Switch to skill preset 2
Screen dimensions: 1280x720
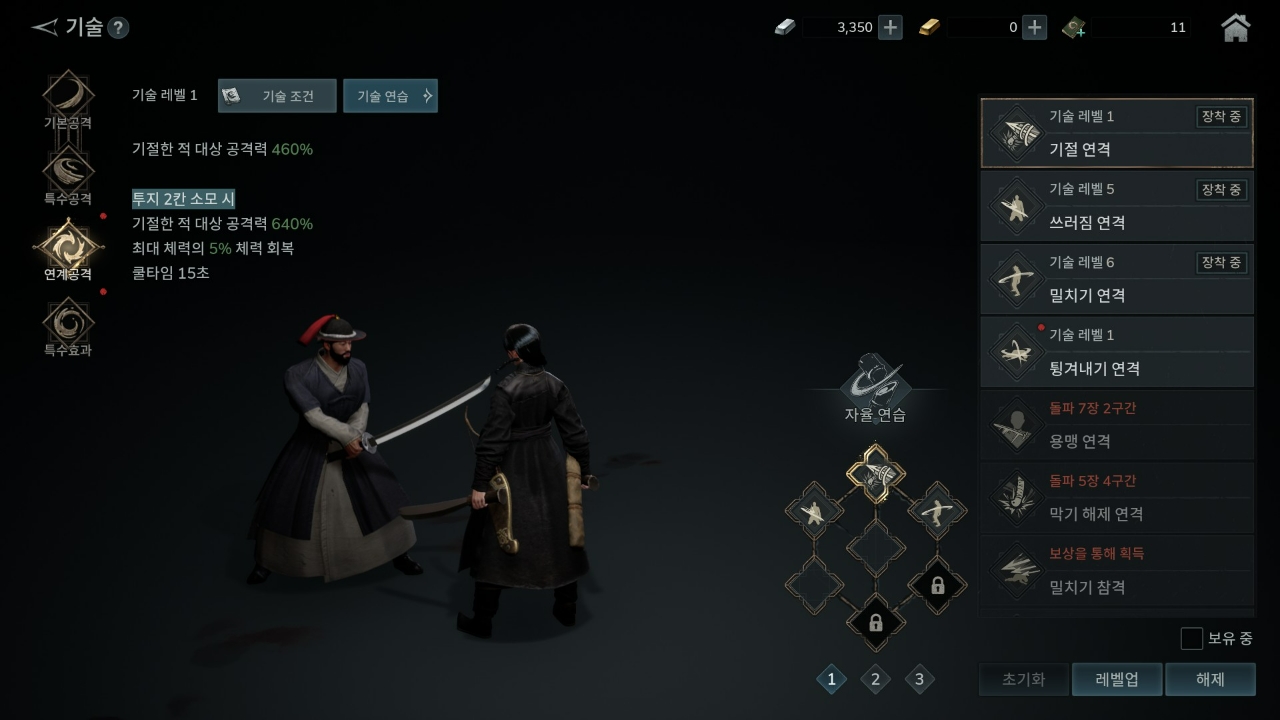875,680
